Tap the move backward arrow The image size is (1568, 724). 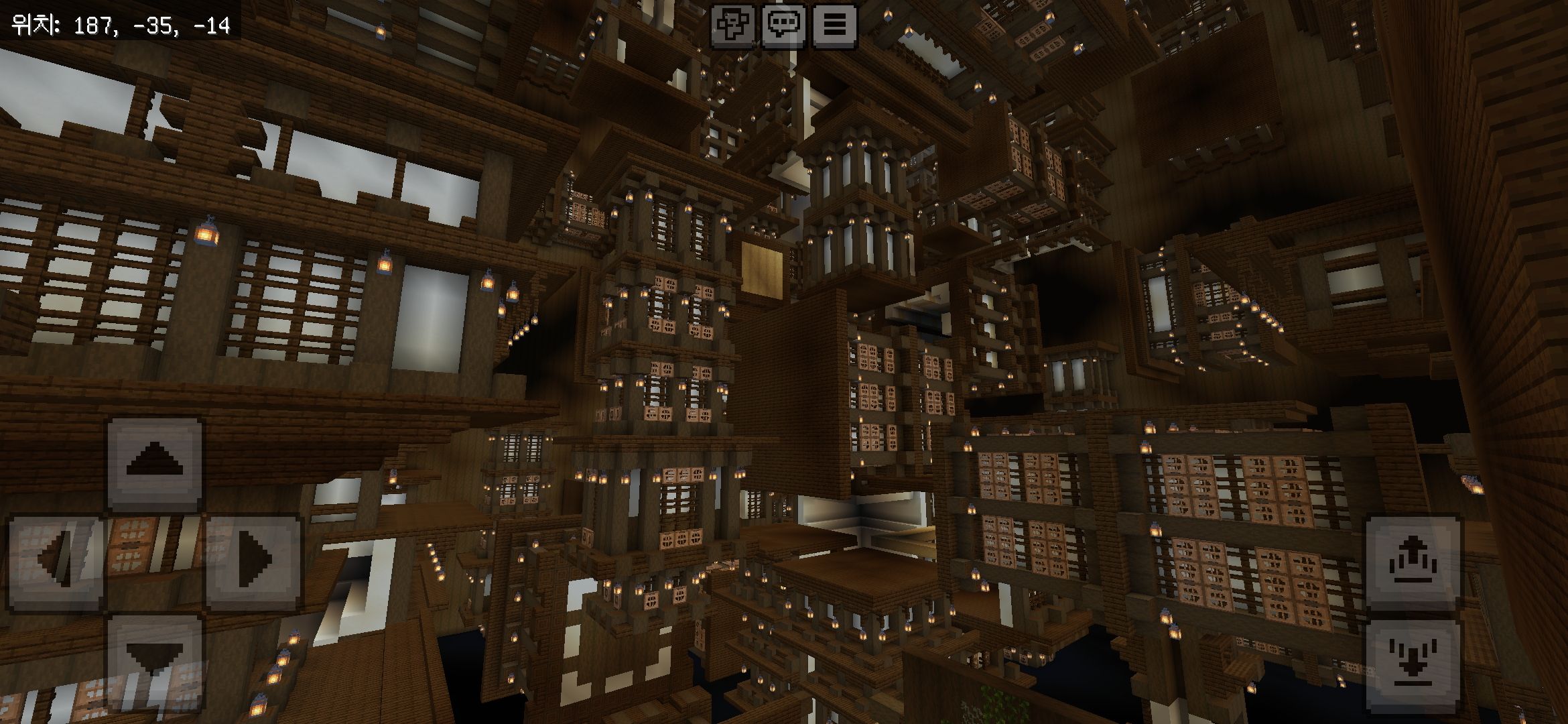pos(155,660)
